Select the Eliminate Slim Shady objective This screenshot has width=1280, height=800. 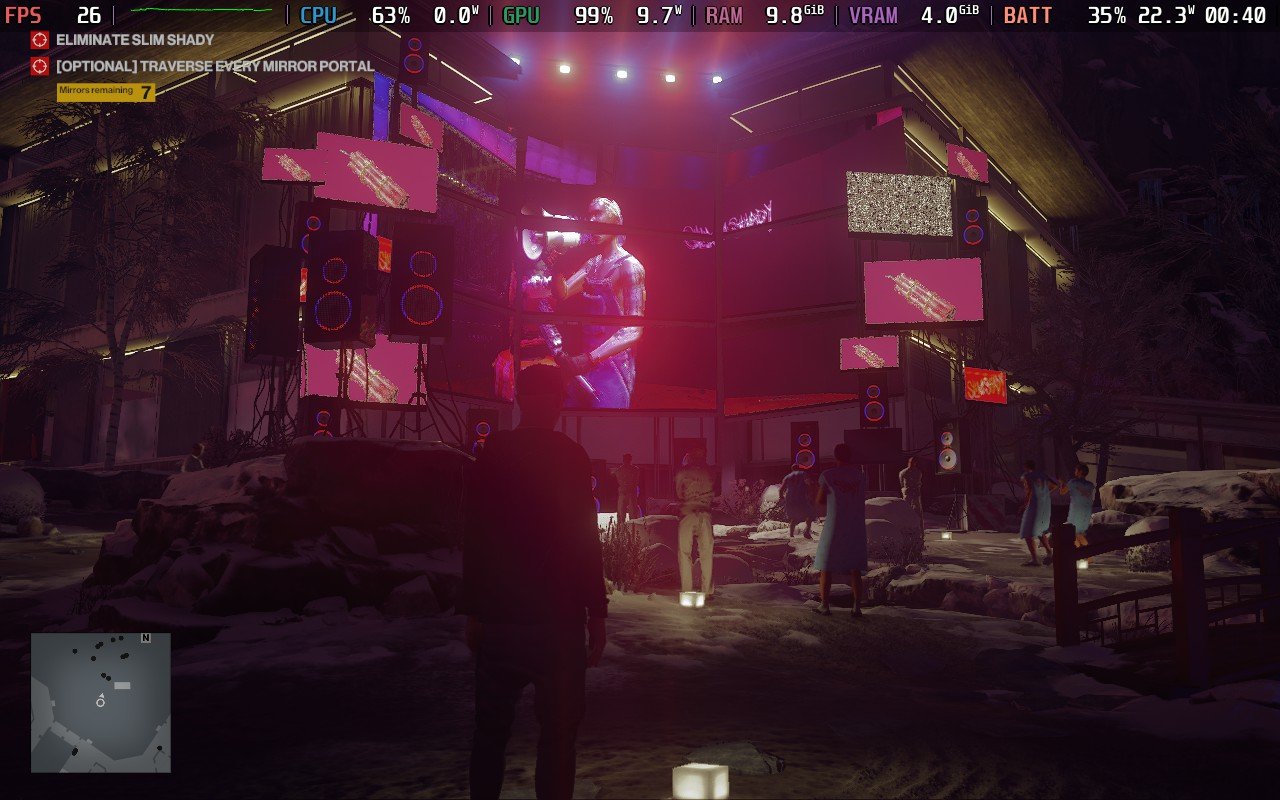(135, 40)
